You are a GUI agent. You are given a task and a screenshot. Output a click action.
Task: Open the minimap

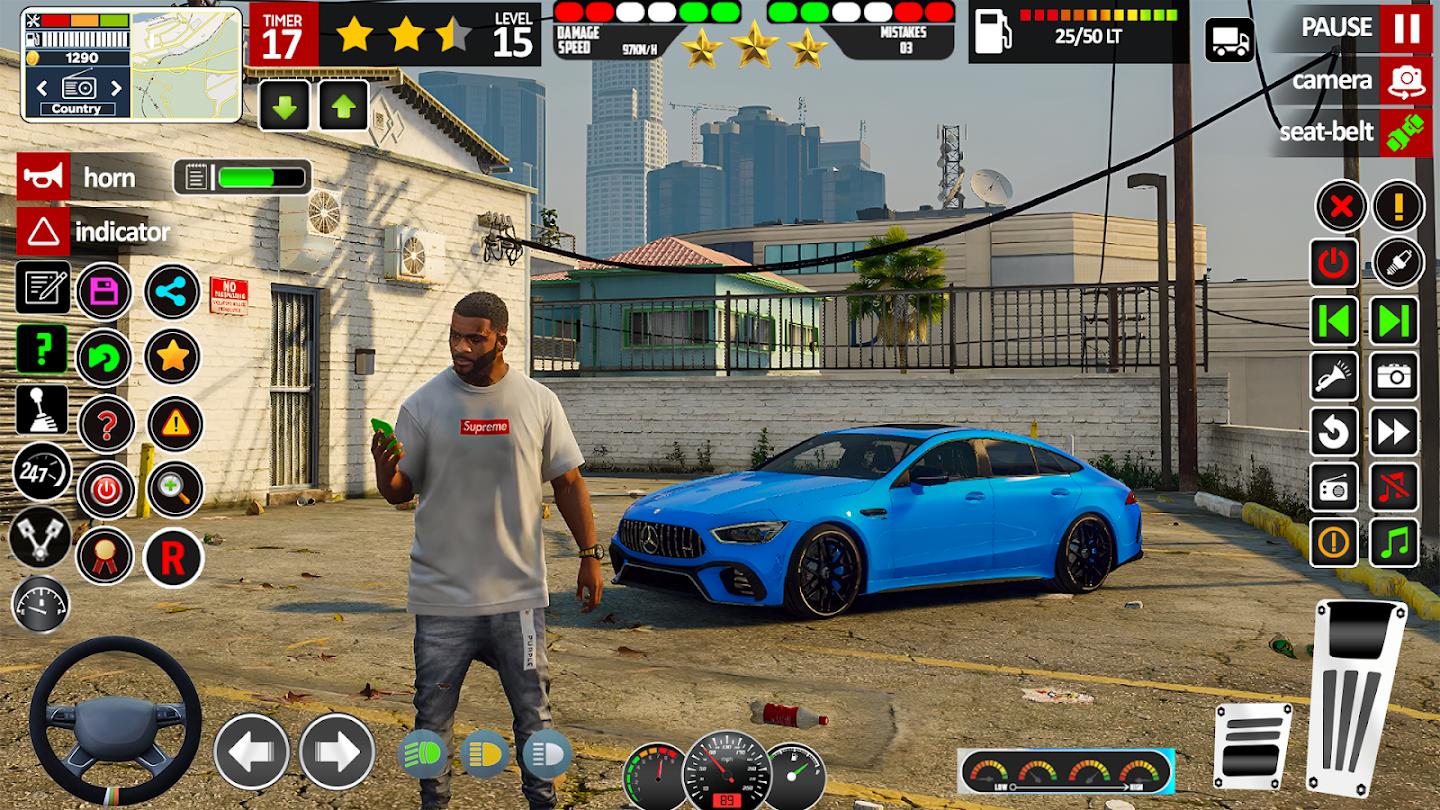click(x=186, y=64)
